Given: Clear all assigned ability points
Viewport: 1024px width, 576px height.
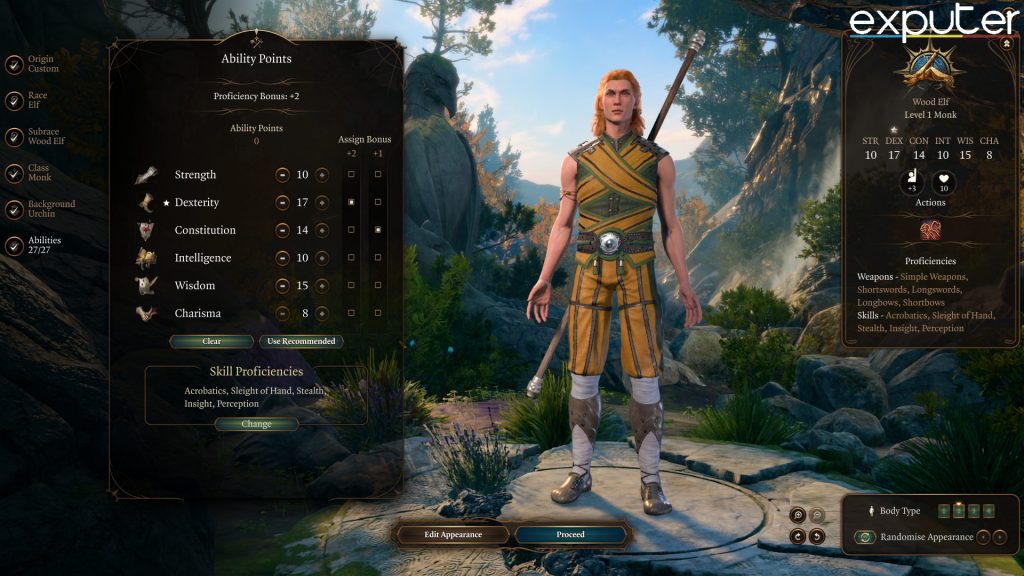Looking at the screenshot, I should coord(211,341).
